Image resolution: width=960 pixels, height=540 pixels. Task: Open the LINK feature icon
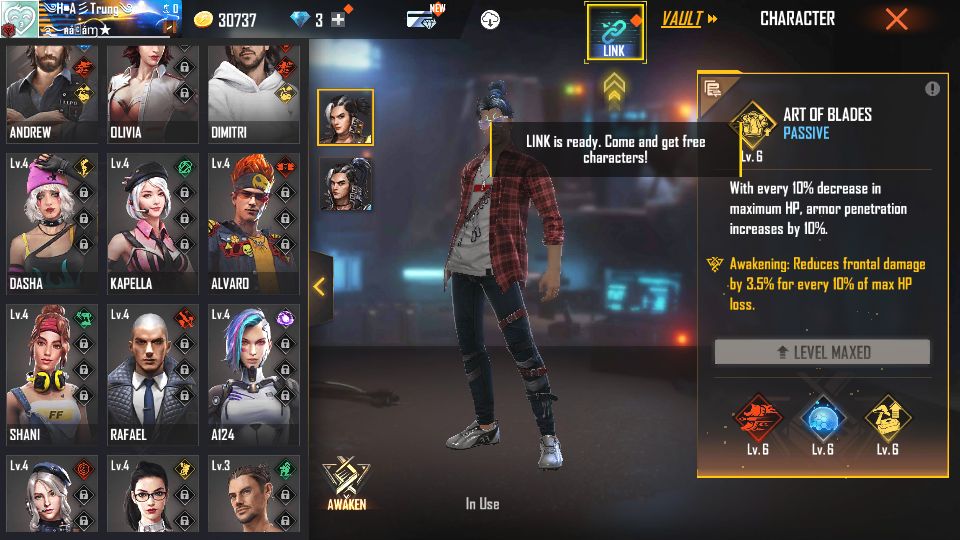[x=615, y=31]
